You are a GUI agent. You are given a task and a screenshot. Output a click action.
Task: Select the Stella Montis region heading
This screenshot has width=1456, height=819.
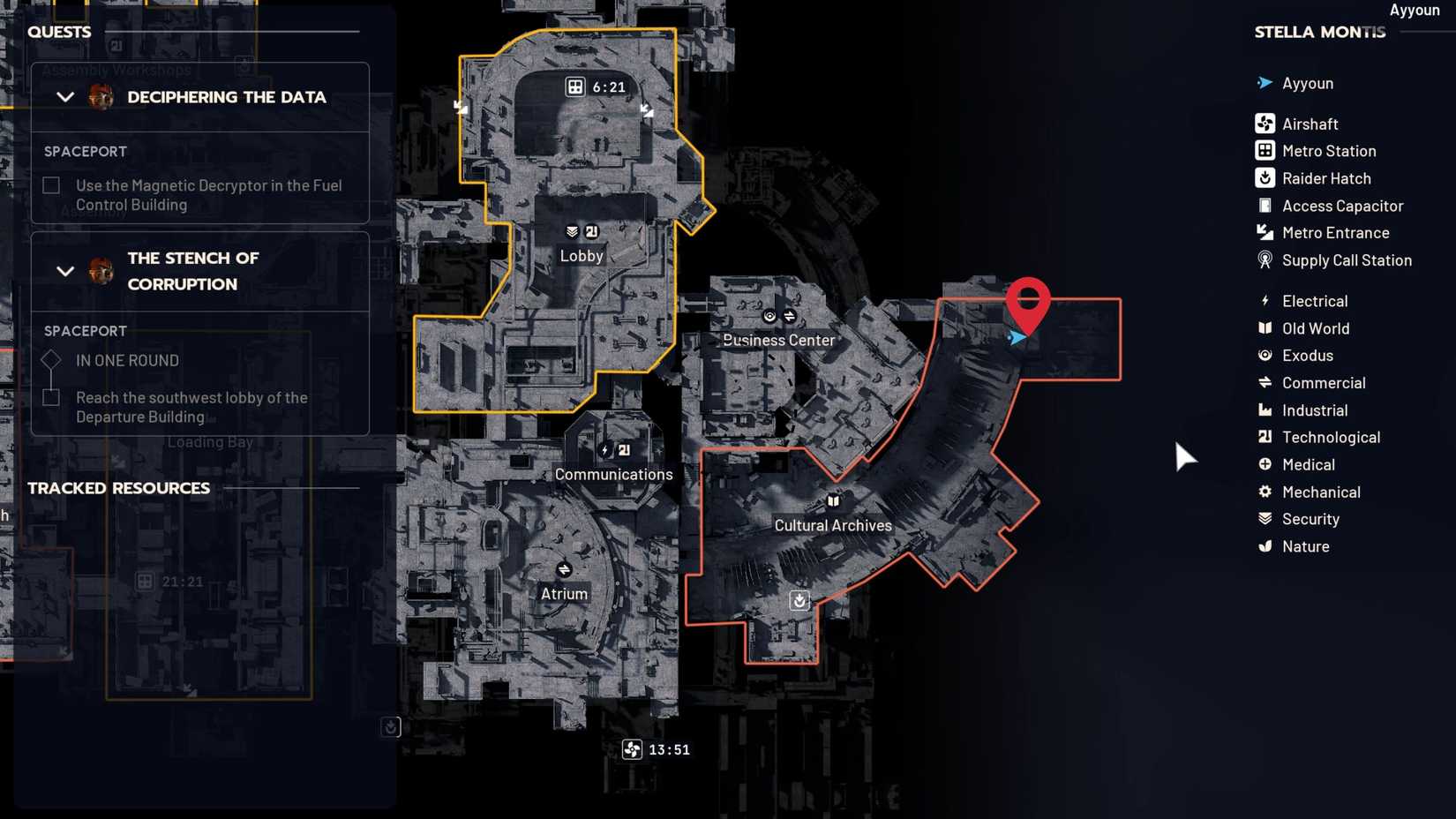point(1319,32)
